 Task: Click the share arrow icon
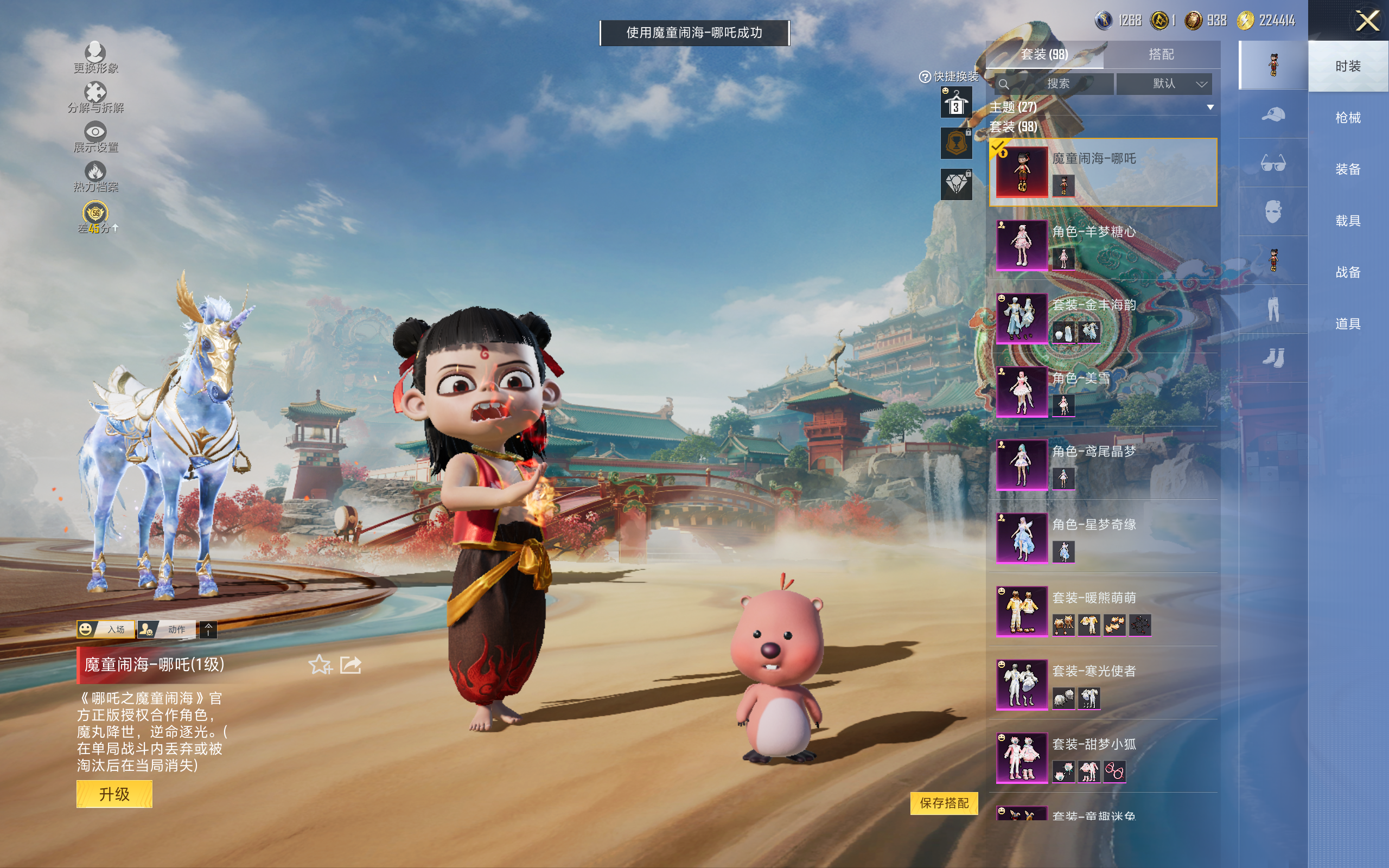tap(351, 665)
